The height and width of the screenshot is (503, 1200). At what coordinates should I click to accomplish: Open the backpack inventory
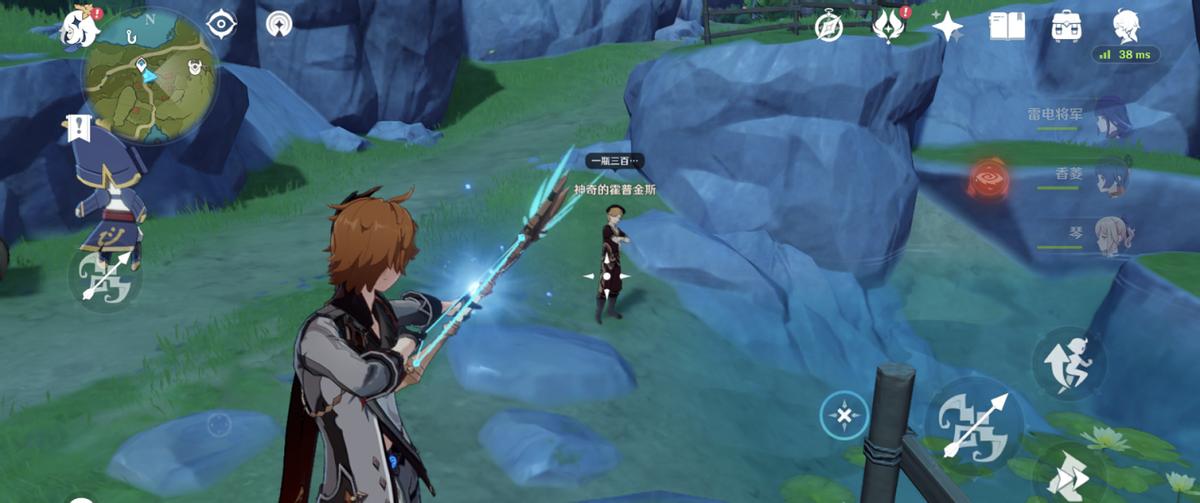point(1066,26)
